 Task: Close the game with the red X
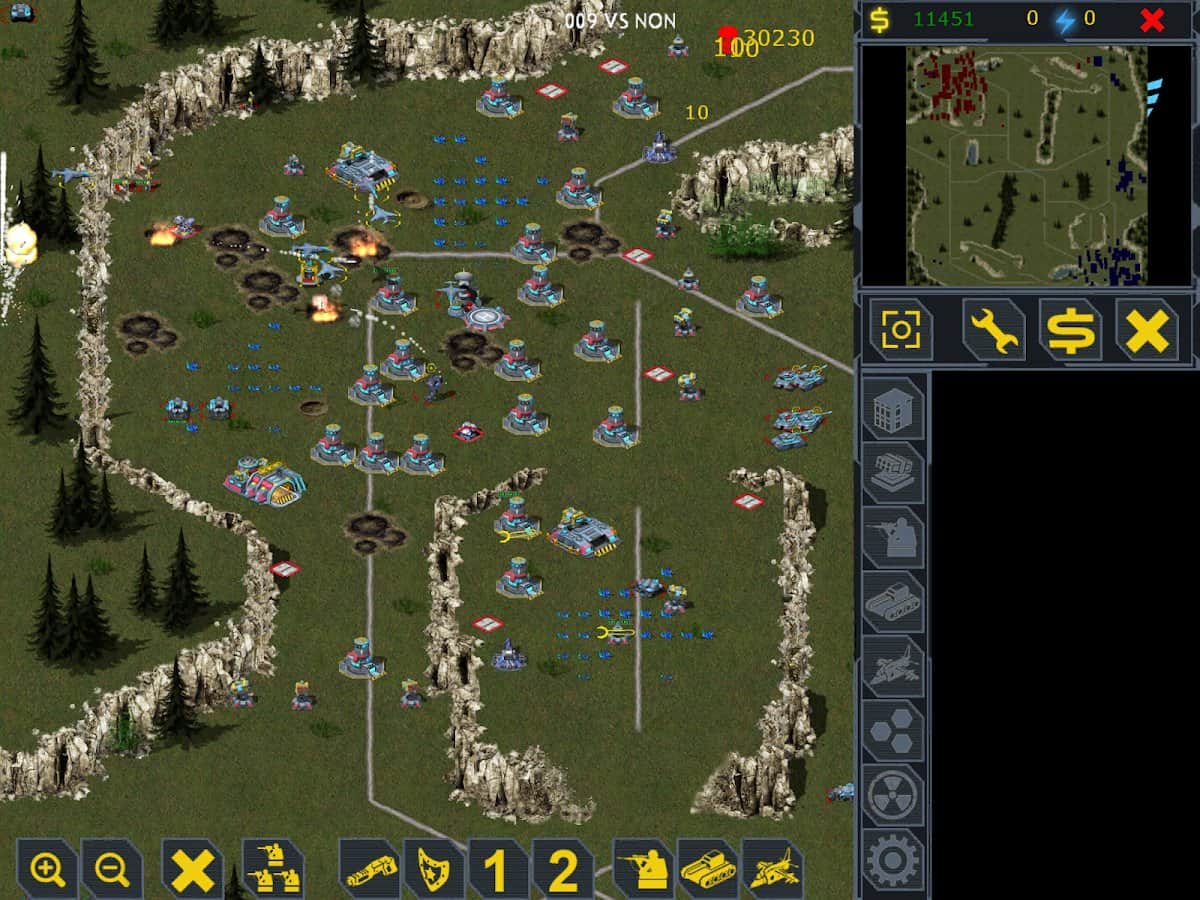(x=1152, y=20)
